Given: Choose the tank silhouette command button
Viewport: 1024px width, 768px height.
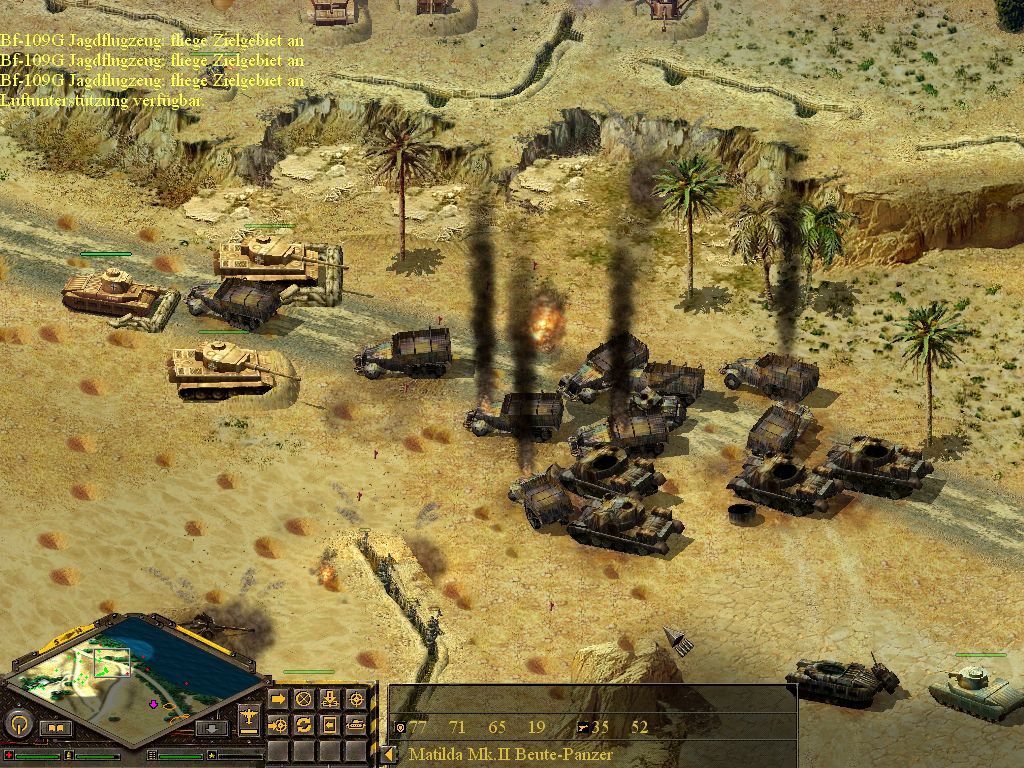Looking at the screenshot, I should tap(355, 723).
